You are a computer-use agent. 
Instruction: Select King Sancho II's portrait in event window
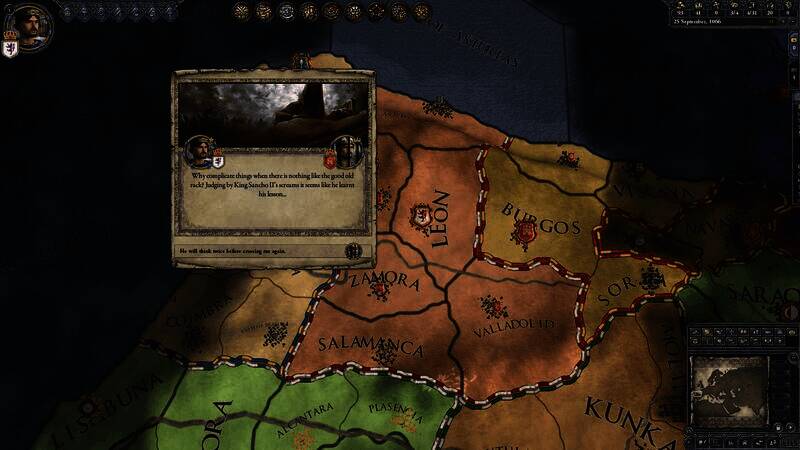pyautogui.click(x=347, y=152)
